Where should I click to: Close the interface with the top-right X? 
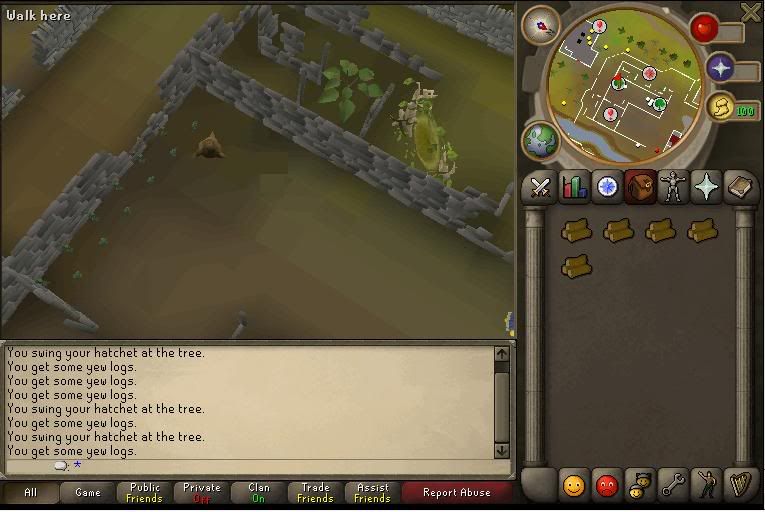pyautogui.click(x=751, y=11)
